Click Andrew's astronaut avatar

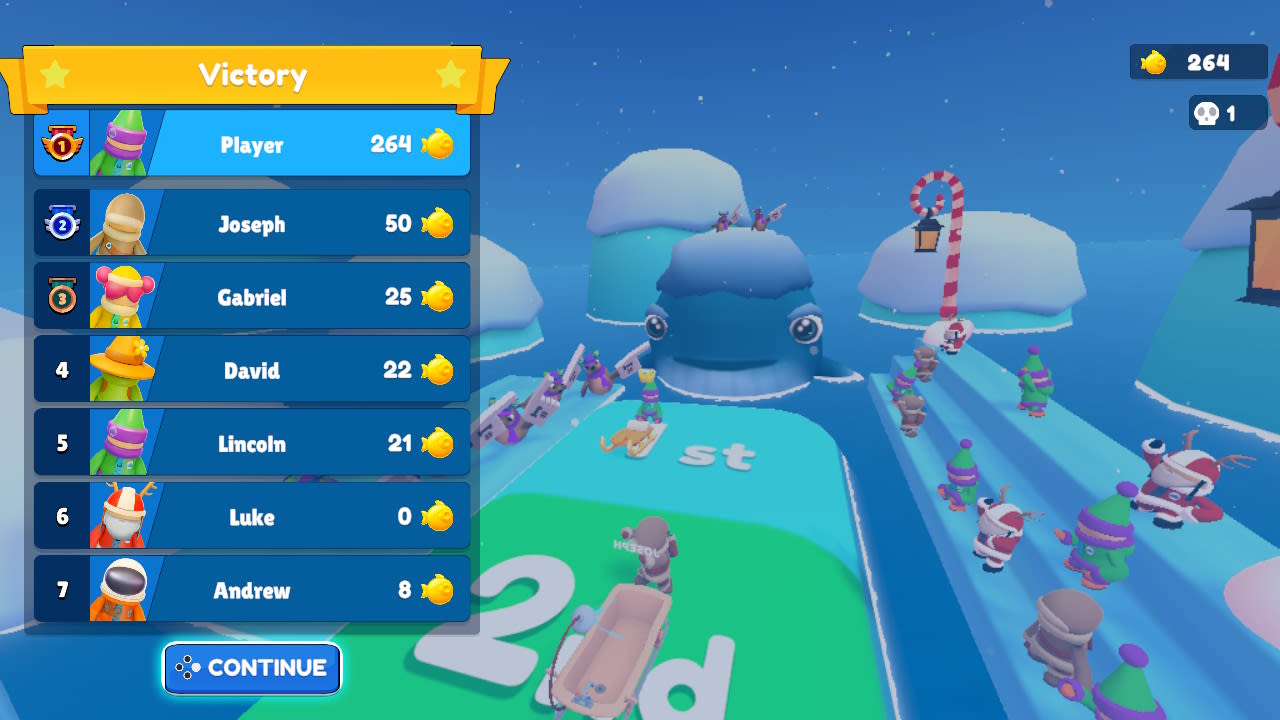122,590
